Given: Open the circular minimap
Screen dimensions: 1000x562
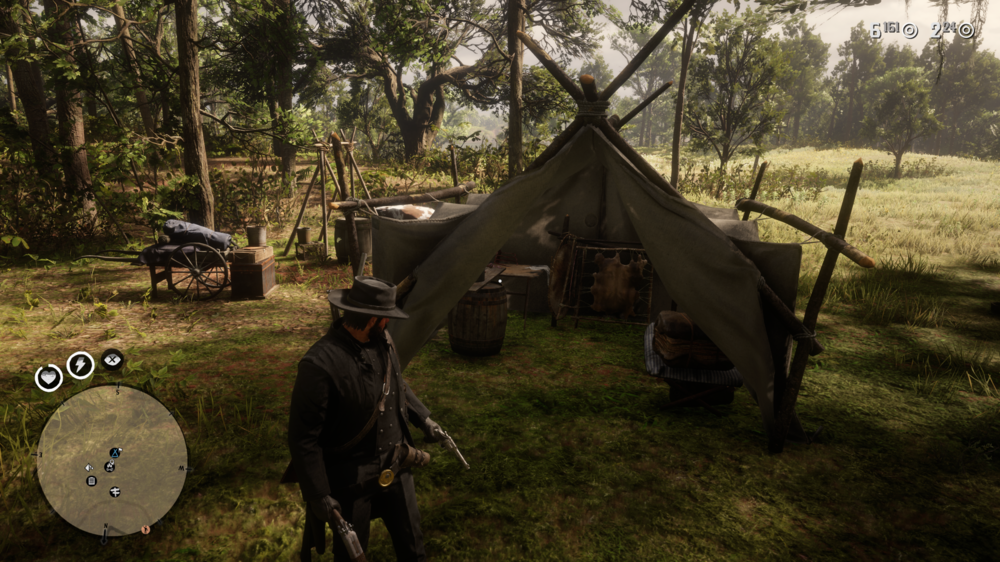Looking at the screenshot, I should [x=111, y=460].
